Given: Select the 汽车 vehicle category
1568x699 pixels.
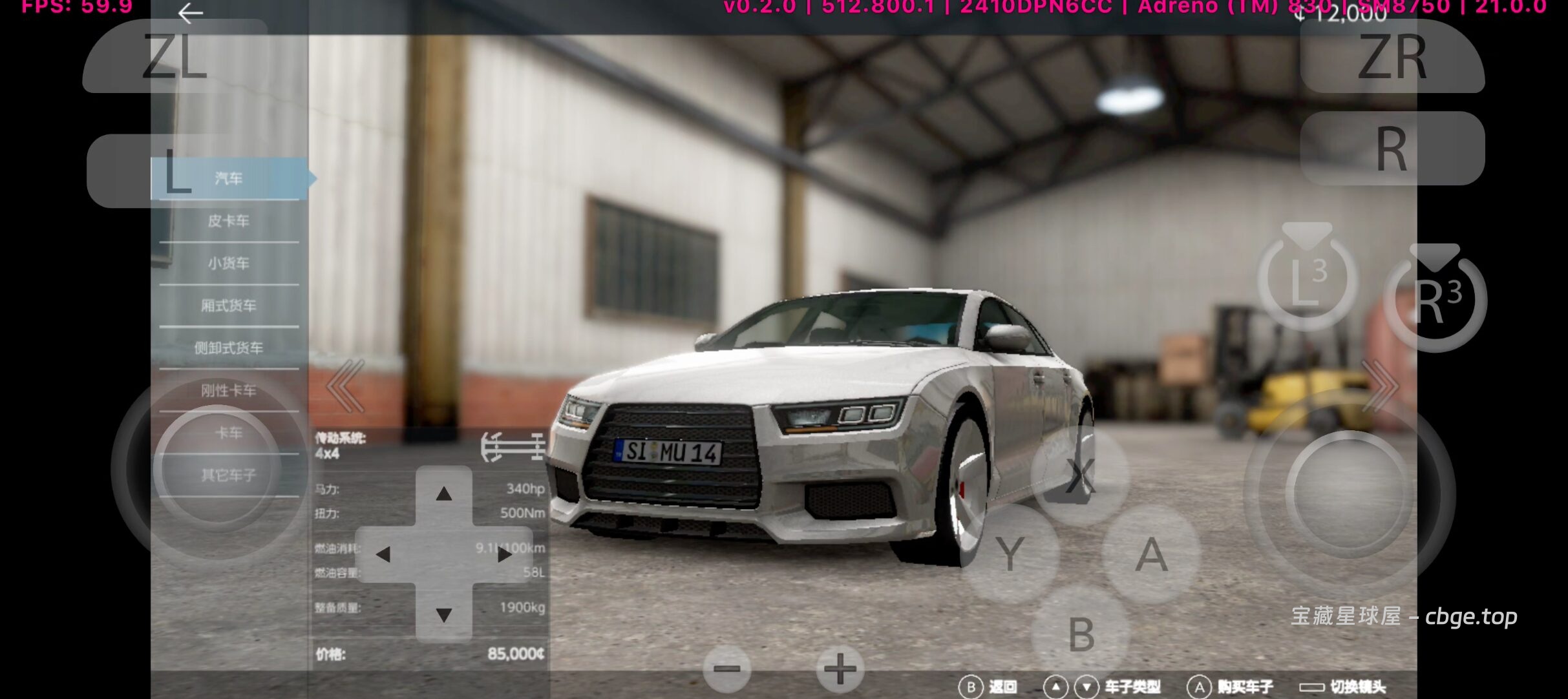Looking at the screenshot, I should click(229, 178).
